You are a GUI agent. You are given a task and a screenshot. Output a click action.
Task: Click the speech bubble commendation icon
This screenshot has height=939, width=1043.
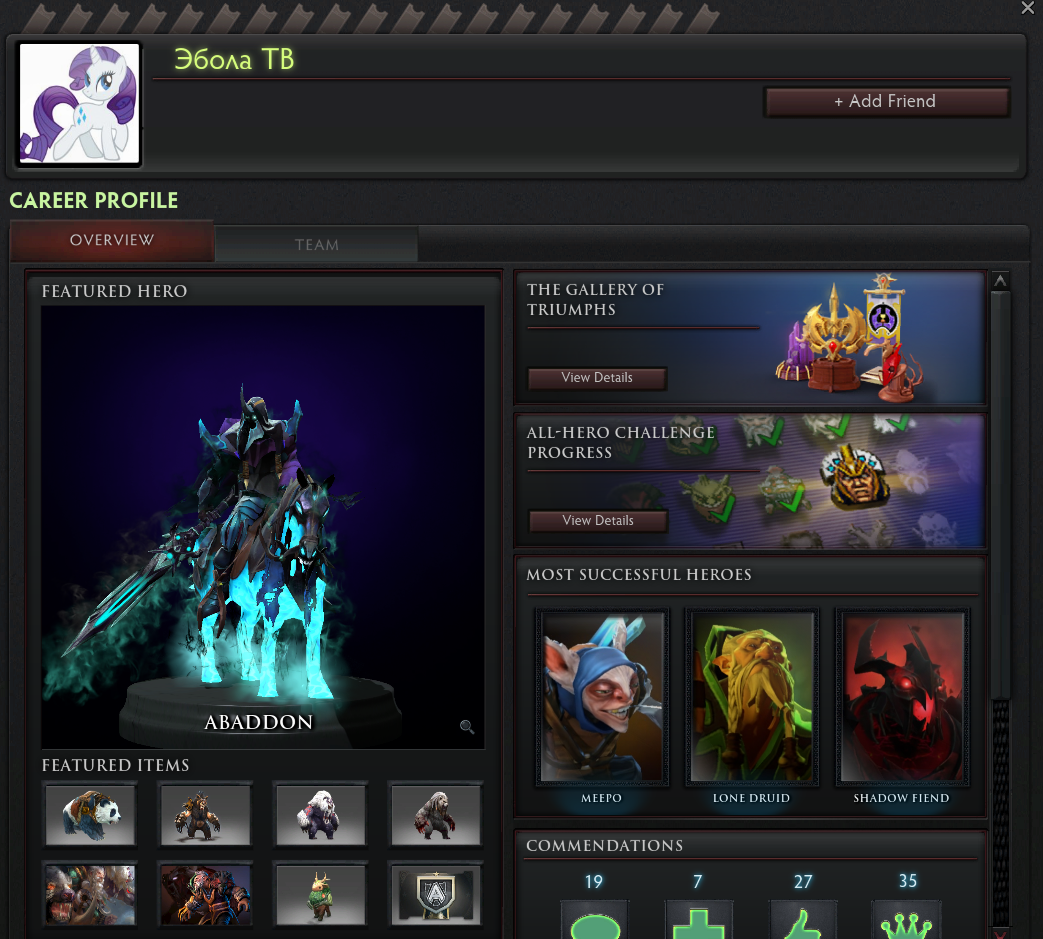tap(594, 922)
